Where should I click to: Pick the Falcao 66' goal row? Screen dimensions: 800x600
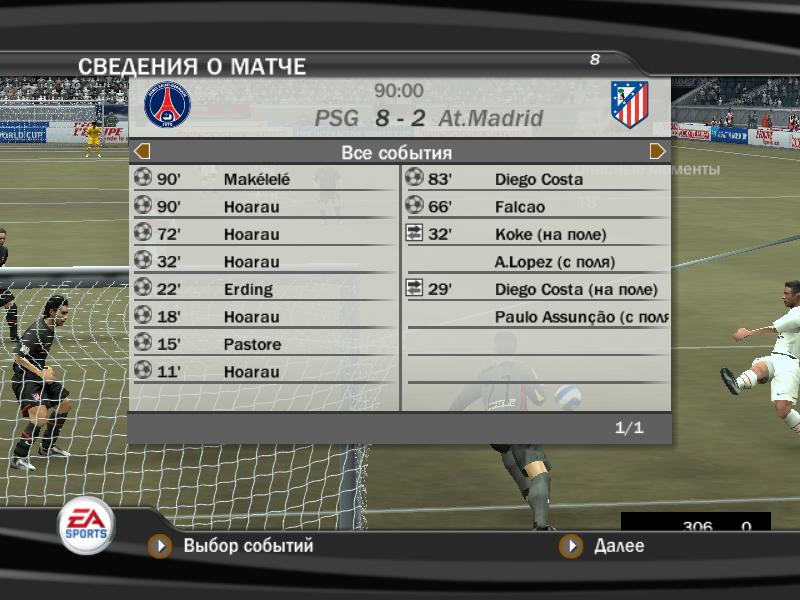point(536,207)
